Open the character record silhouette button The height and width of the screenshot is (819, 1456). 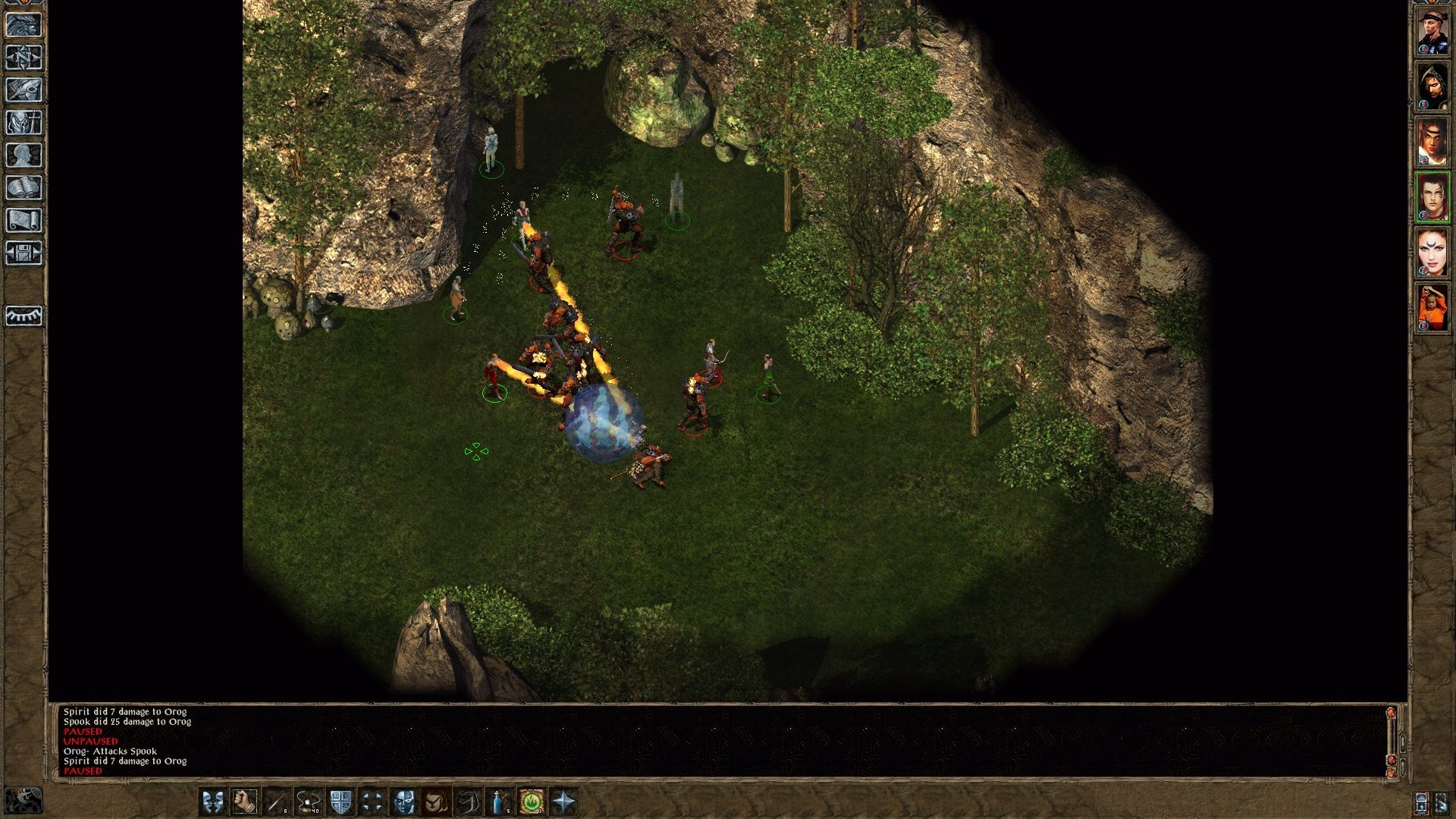[x=24, y=155]
